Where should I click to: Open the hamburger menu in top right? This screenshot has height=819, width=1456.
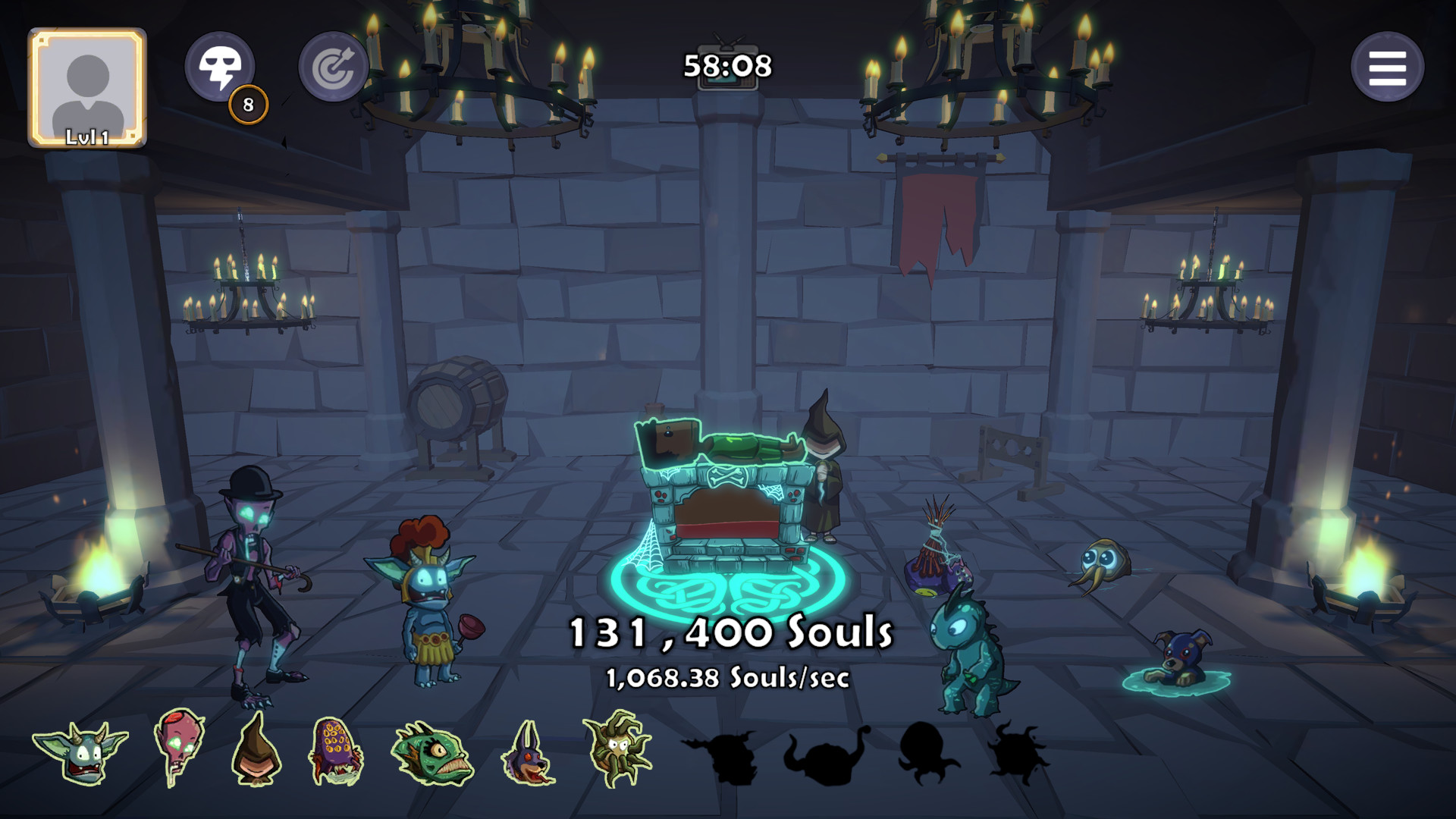tap(1389, 67)
